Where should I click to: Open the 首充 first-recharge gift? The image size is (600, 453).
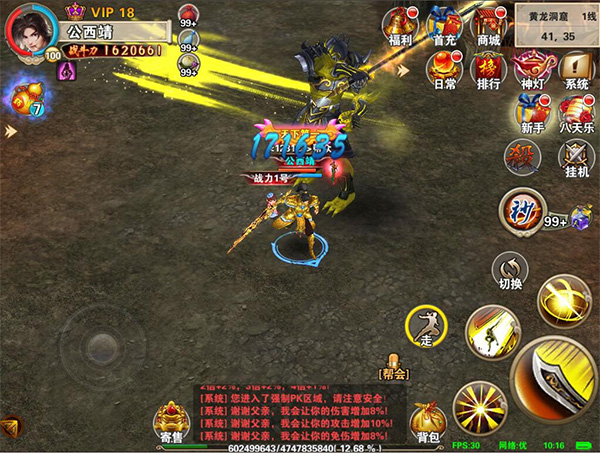coord(444,24)
